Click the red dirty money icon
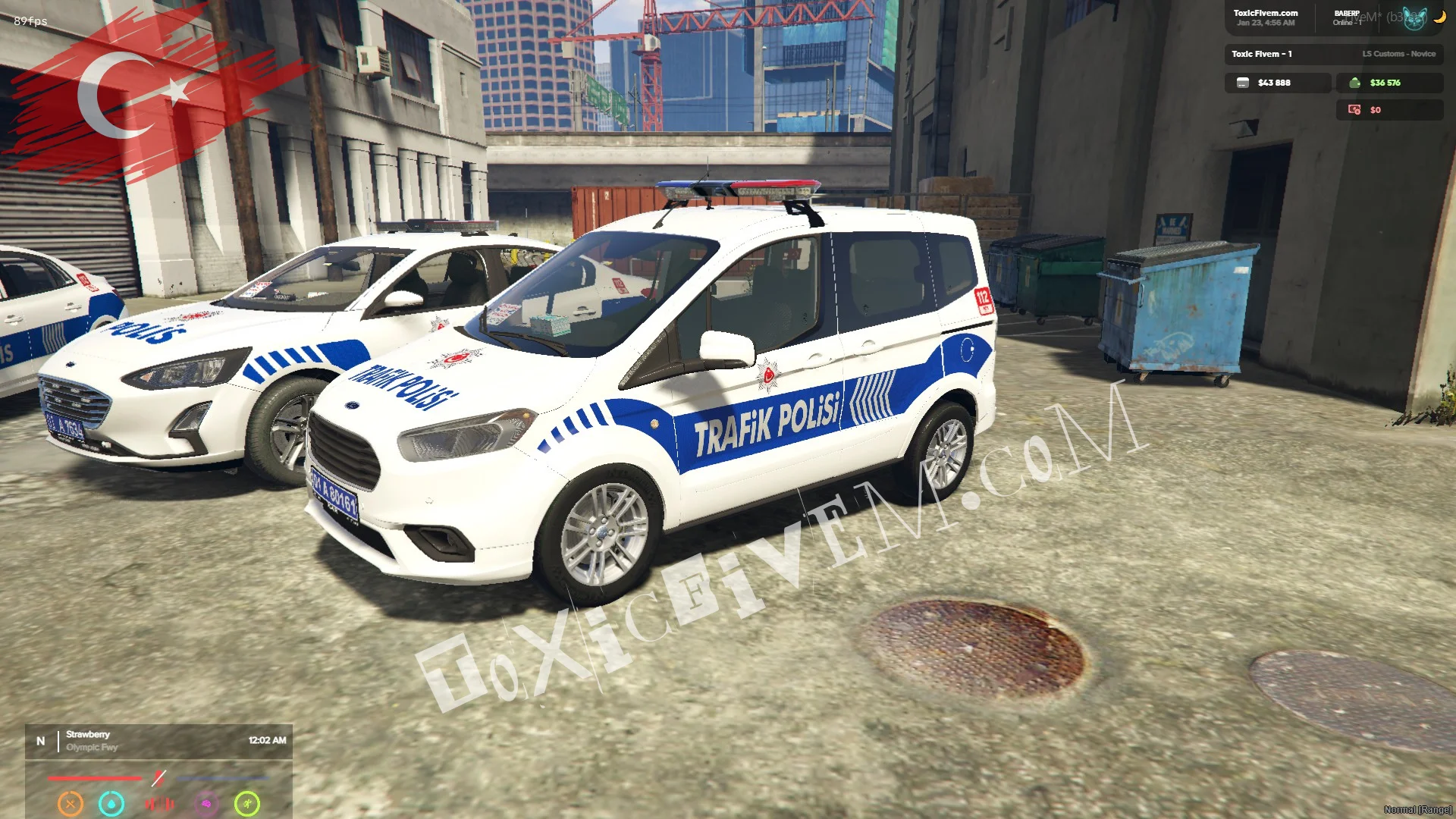 [x=1354, y=110]
